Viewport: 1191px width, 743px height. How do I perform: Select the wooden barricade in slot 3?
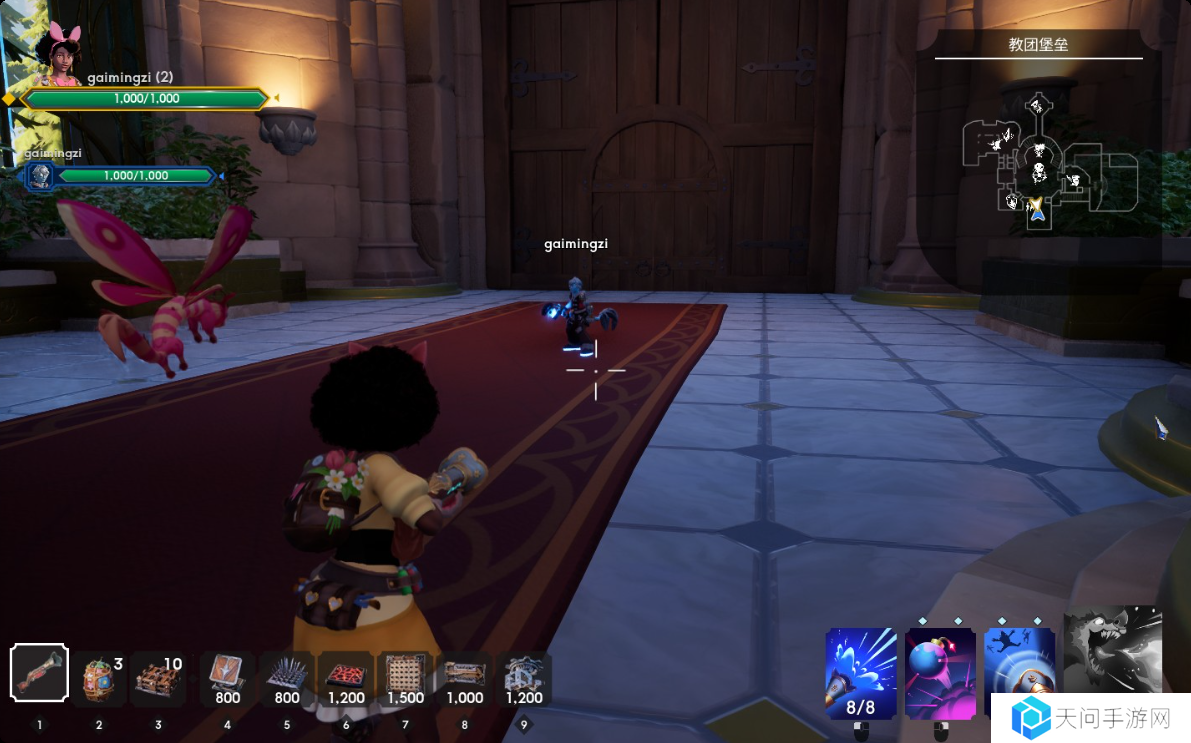point(157,678)
